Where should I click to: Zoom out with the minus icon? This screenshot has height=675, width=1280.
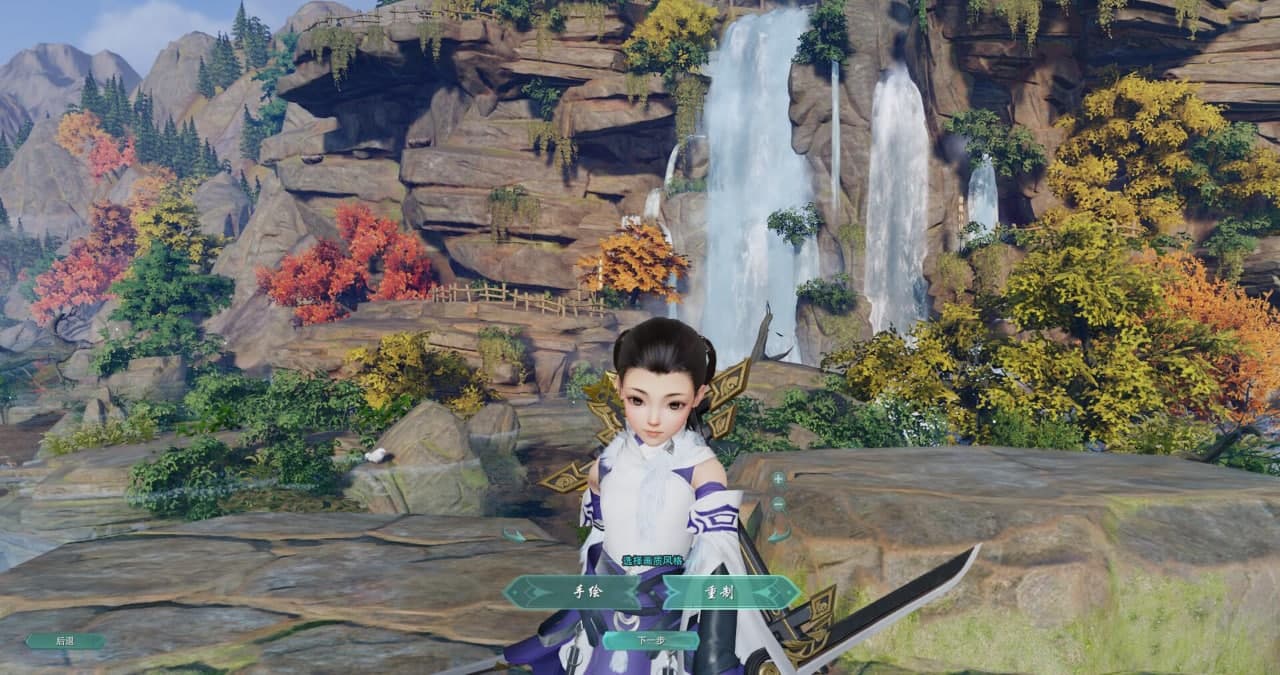pos(778,506)
